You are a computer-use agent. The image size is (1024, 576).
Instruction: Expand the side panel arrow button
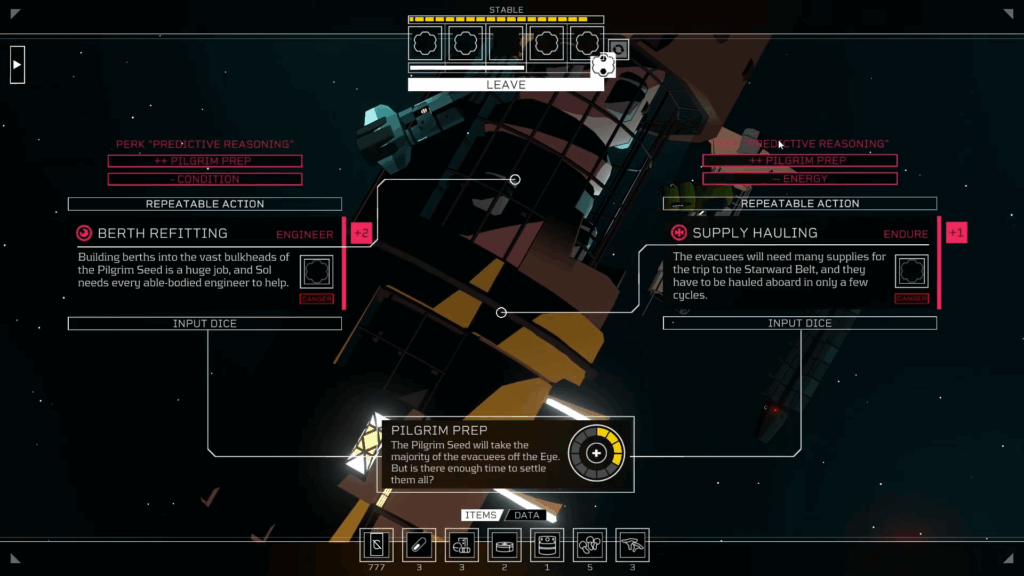click(17, 65)
